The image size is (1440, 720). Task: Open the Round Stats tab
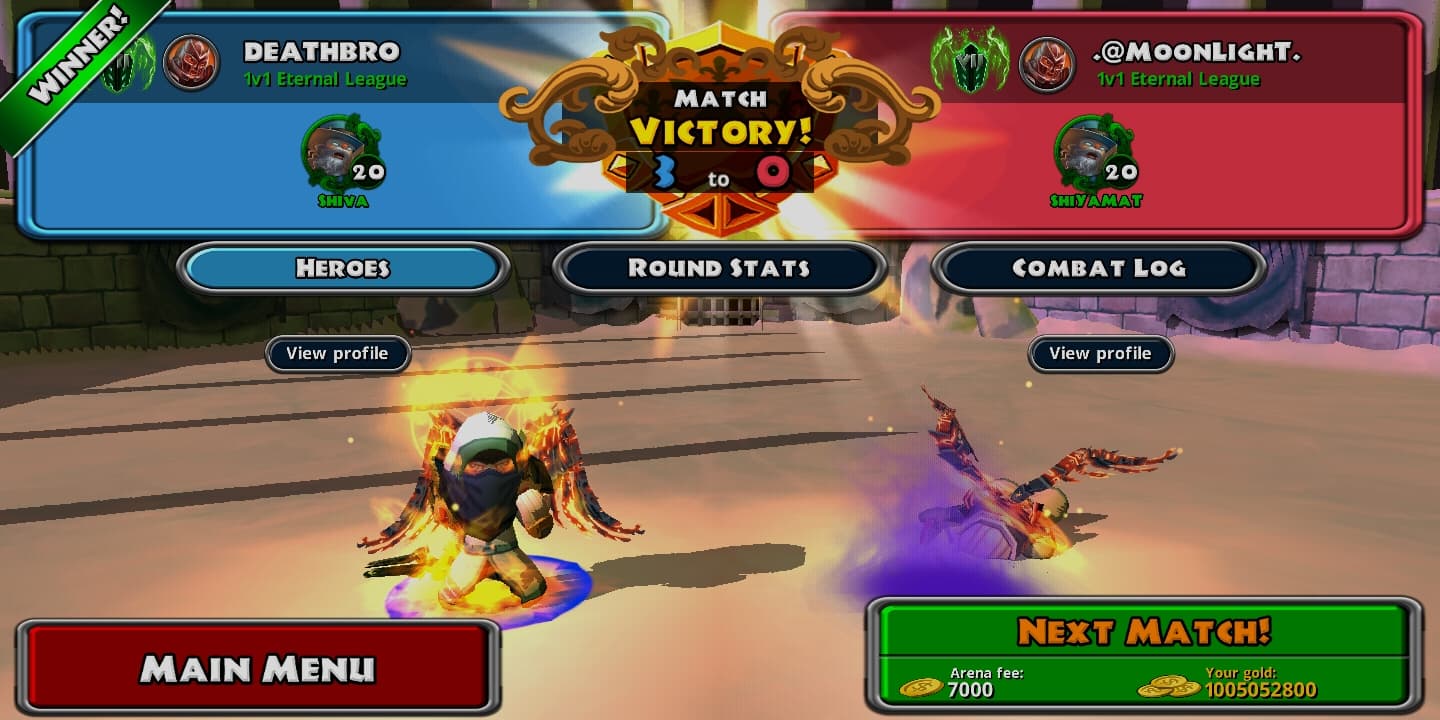click(x=718, y=268)
